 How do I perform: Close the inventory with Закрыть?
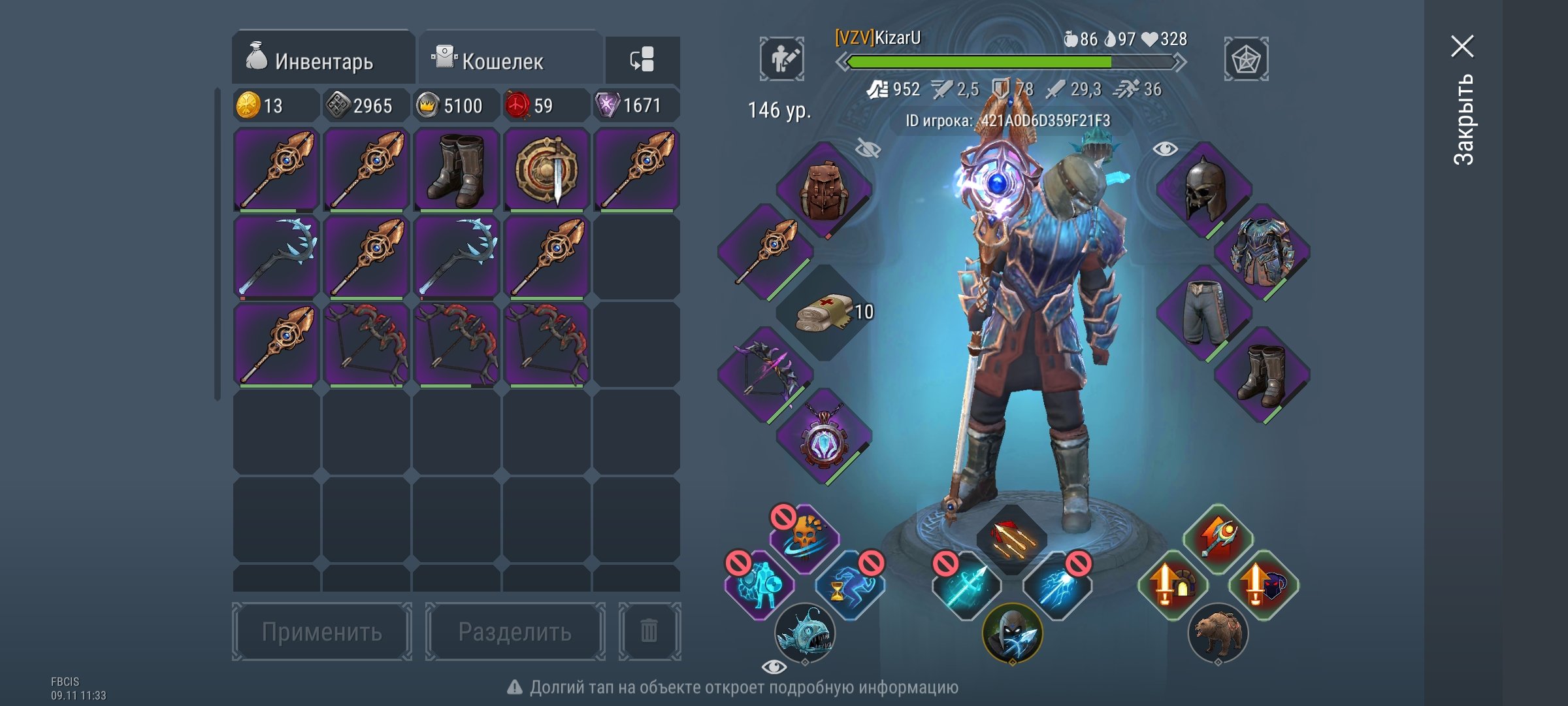1463,98
